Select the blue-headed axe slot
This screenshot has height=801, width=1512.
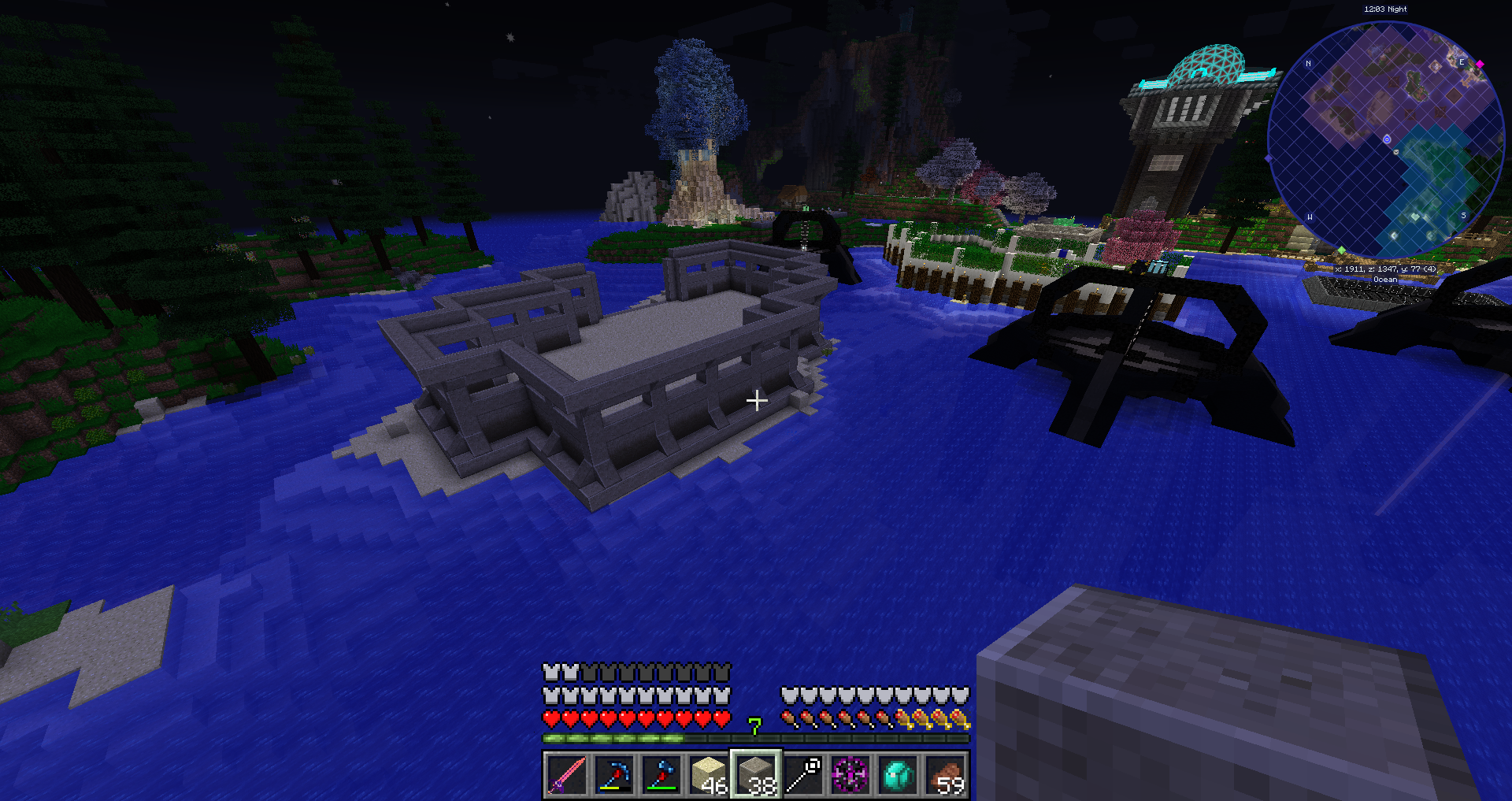[661, 775]
